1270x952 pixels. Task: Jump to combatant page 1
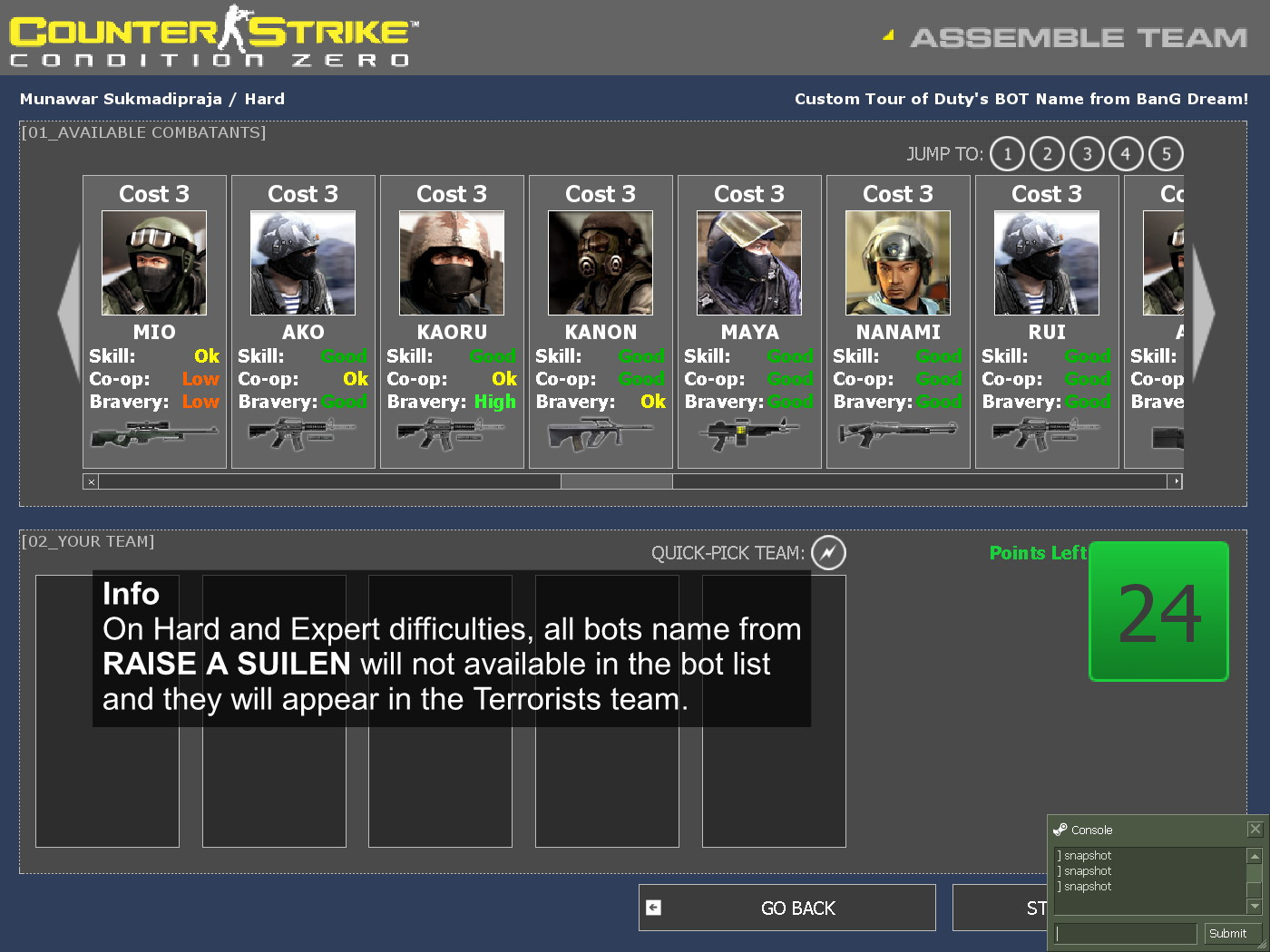pos(1006,154)
